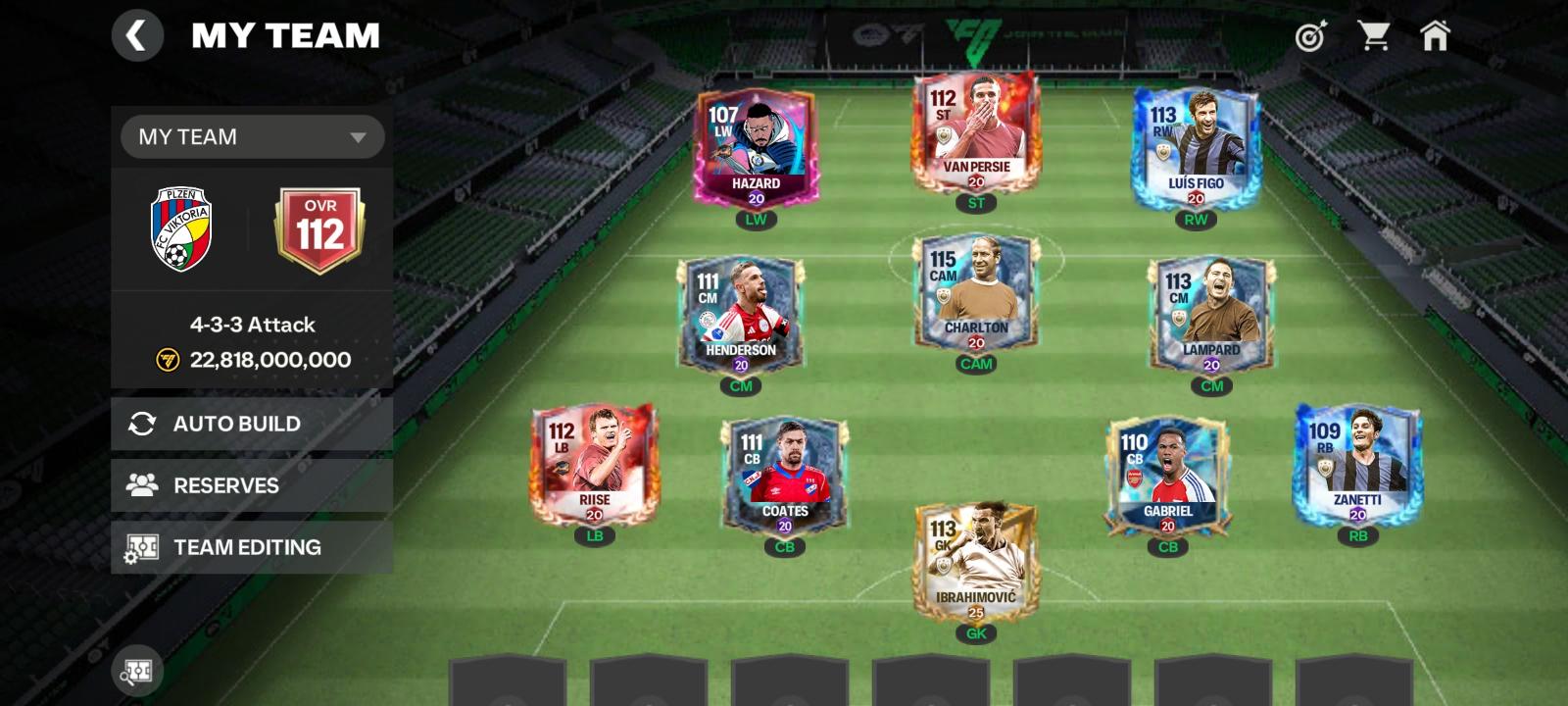Go back using the arrow button
The image size is (1568, 706).
click(x=137, y=36)
